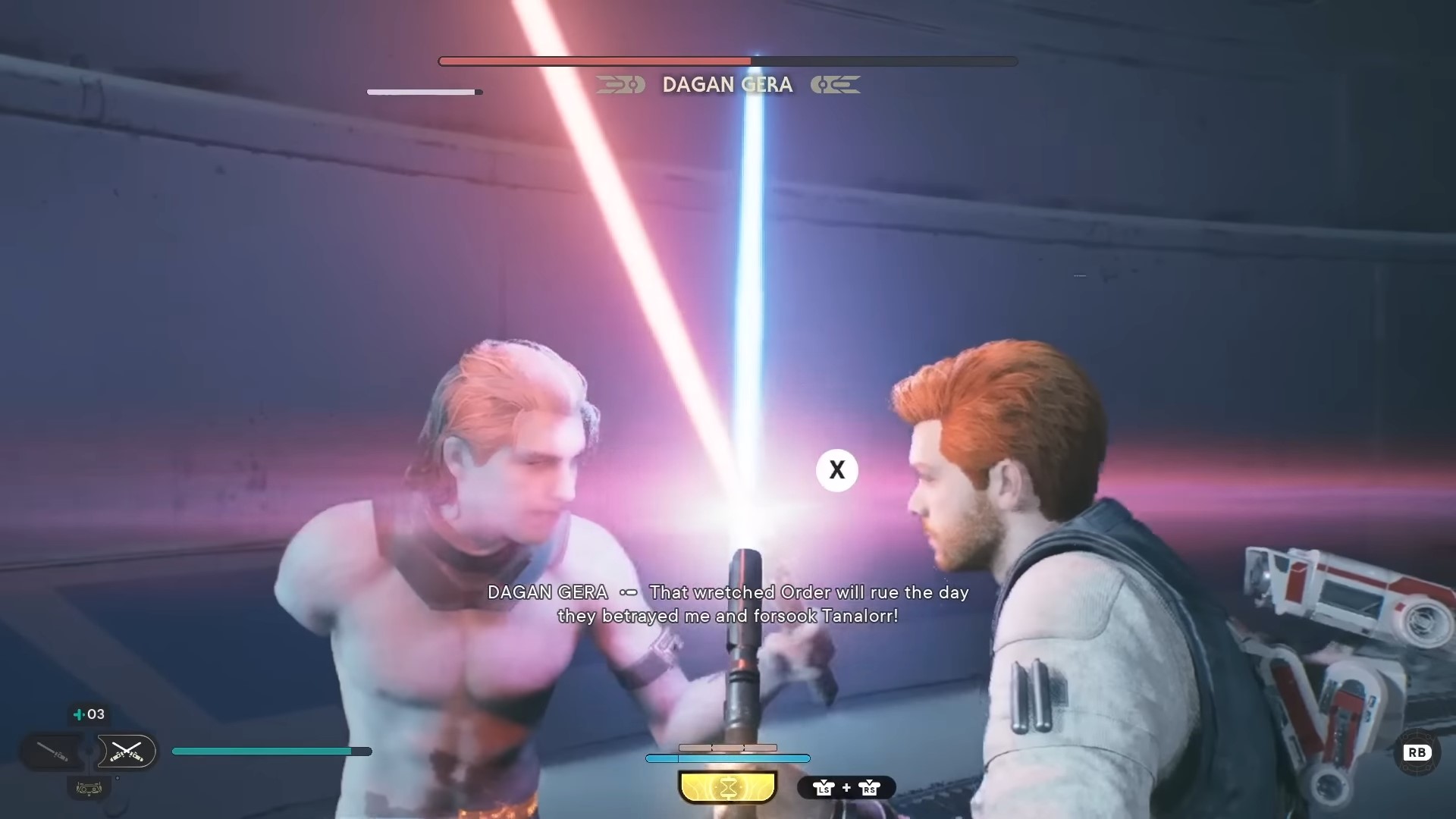Activate the yellow hourglass slow ability

727,787
